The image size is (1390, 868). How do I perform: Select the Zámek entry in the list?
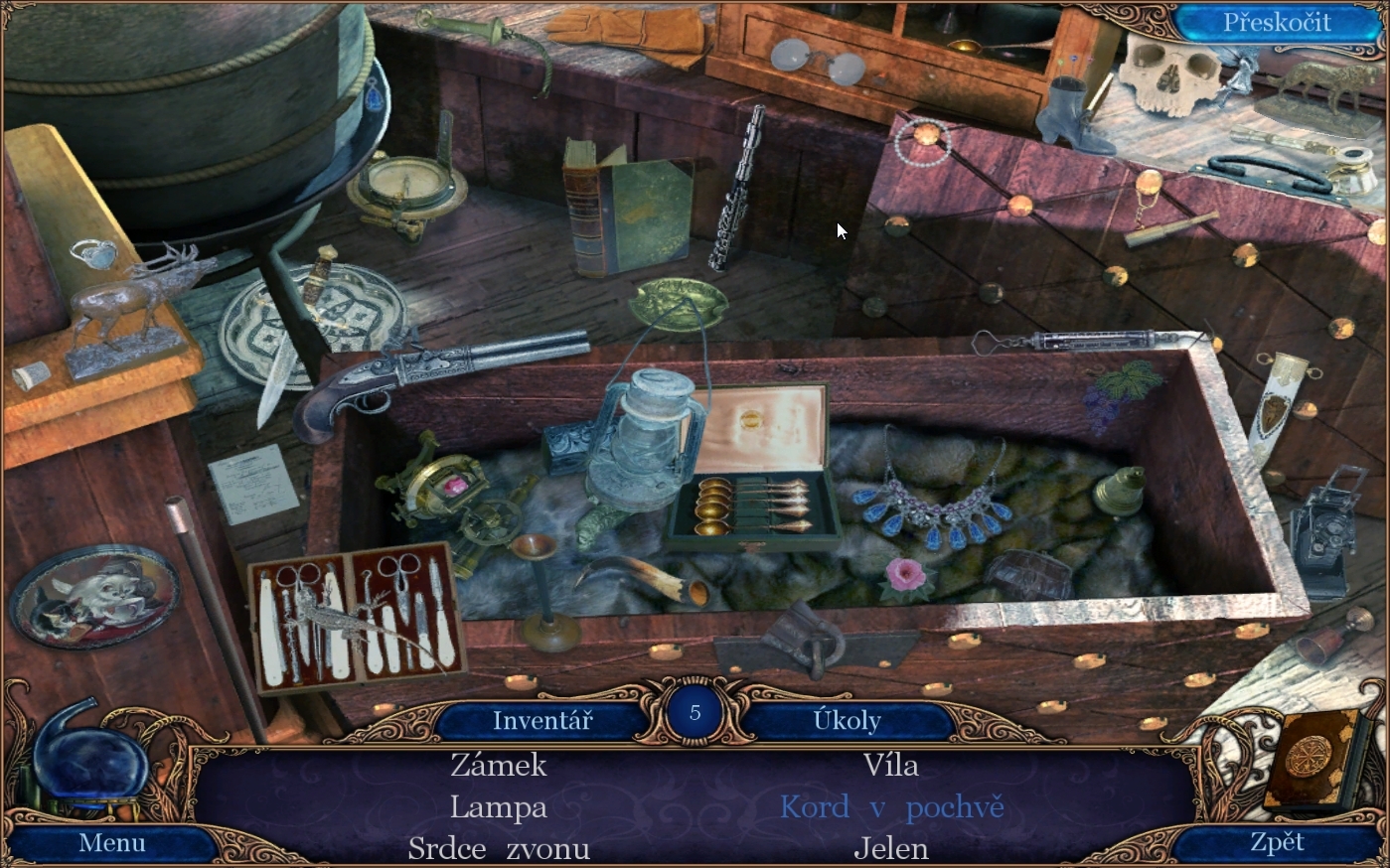(499, 765)
